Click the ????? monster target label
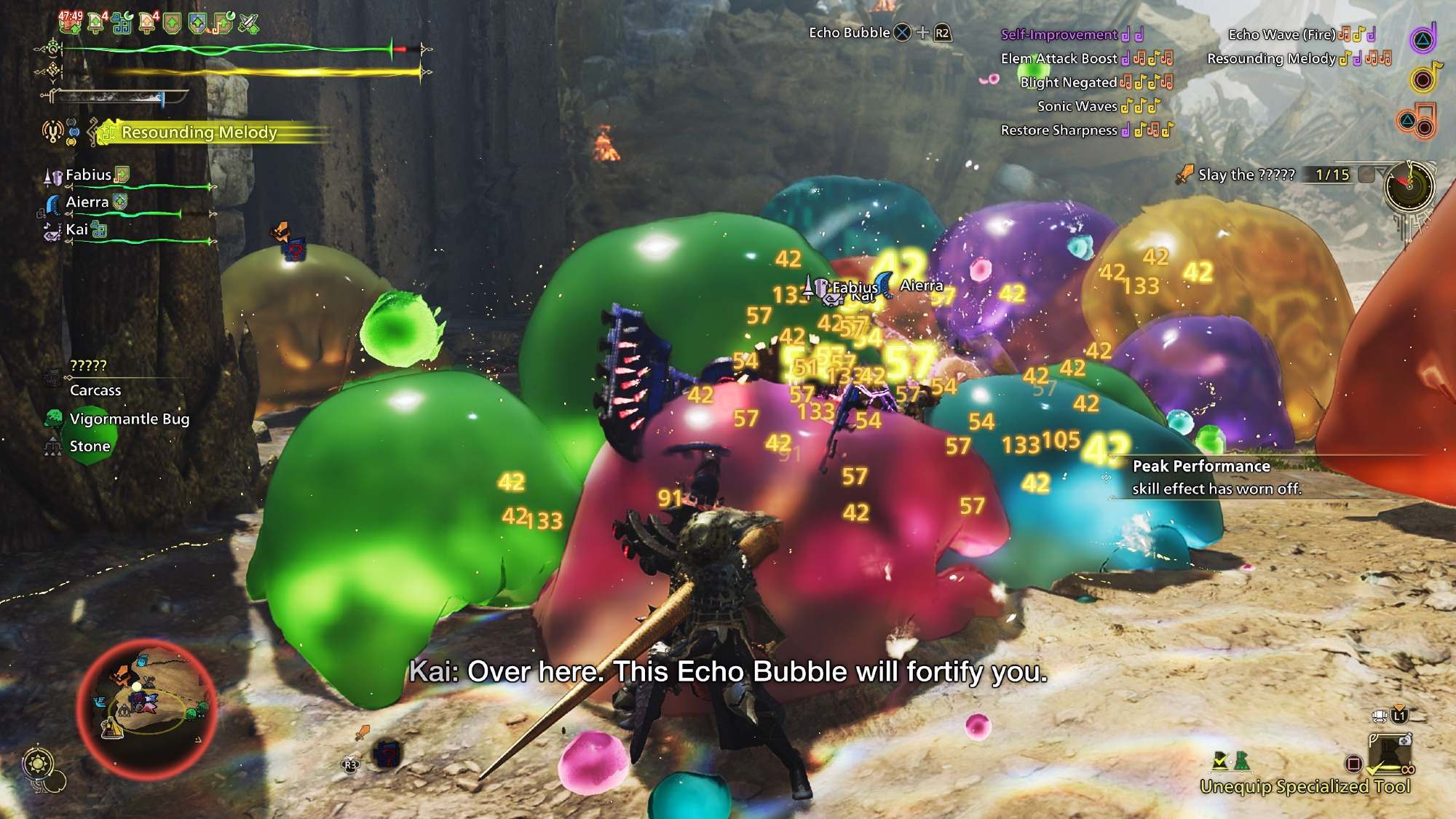This screenshot has height=819, width=1456. point(88,365)
